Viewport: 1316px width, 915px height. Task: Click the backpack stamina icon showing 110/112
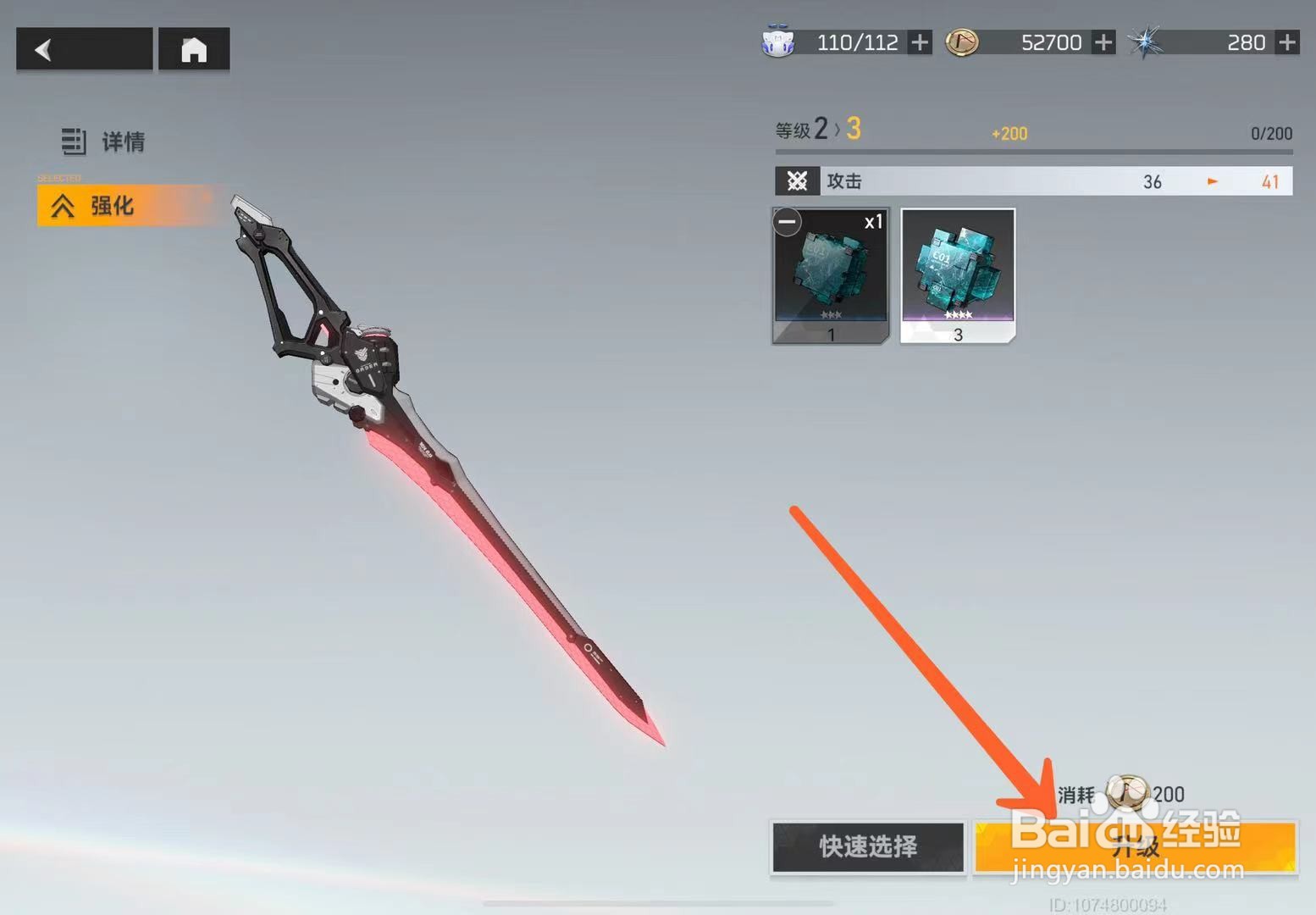[x=780, y=42]
